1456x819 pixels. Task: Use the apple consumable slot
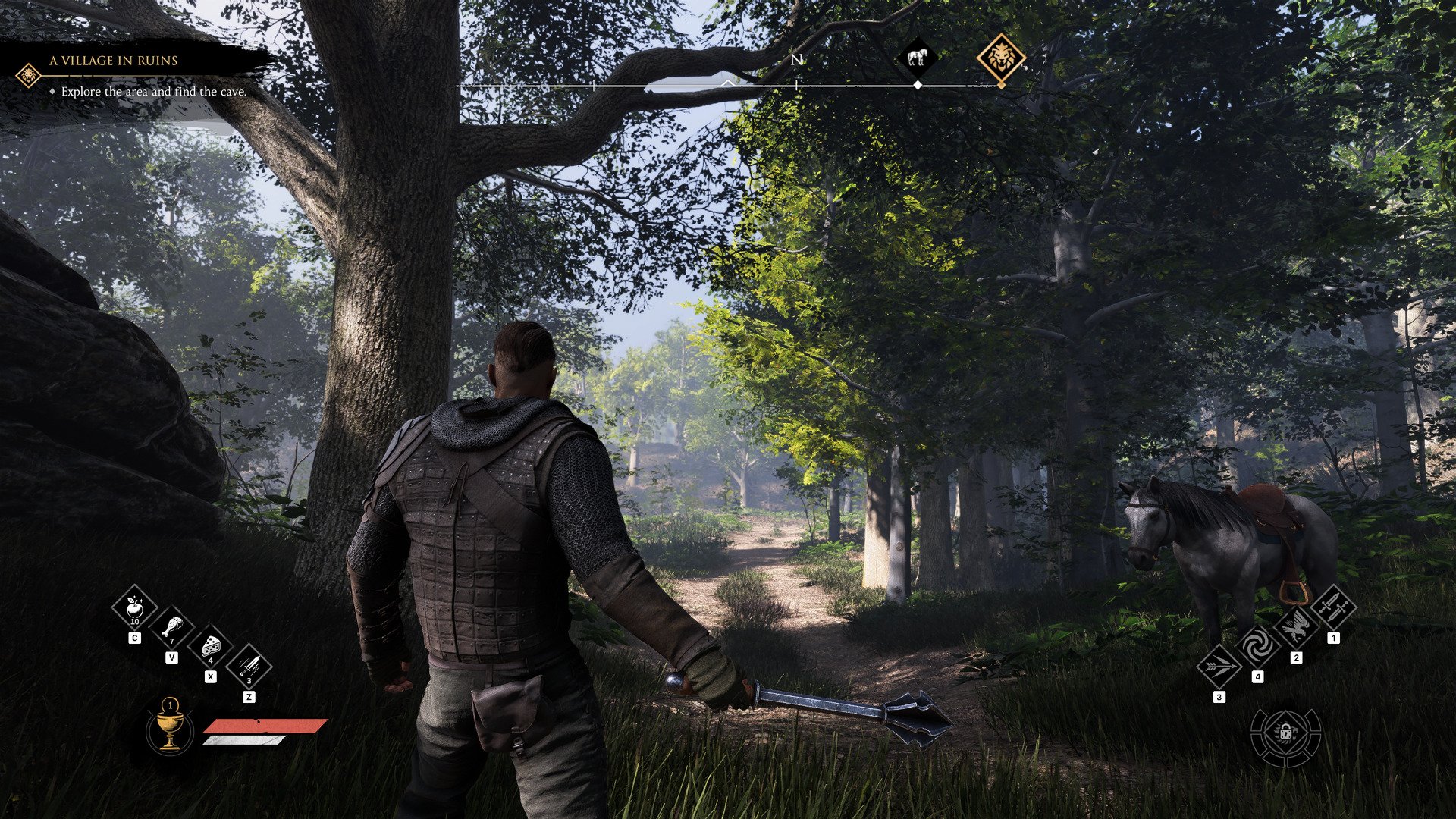pyautogui.click(x=134, y=608)
